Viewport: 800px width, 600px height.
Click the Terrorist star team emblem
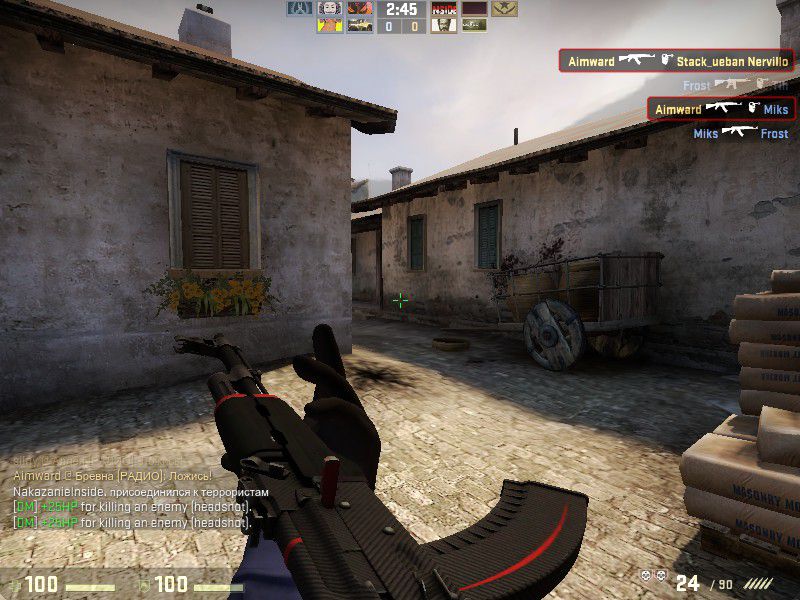[503, 9]
